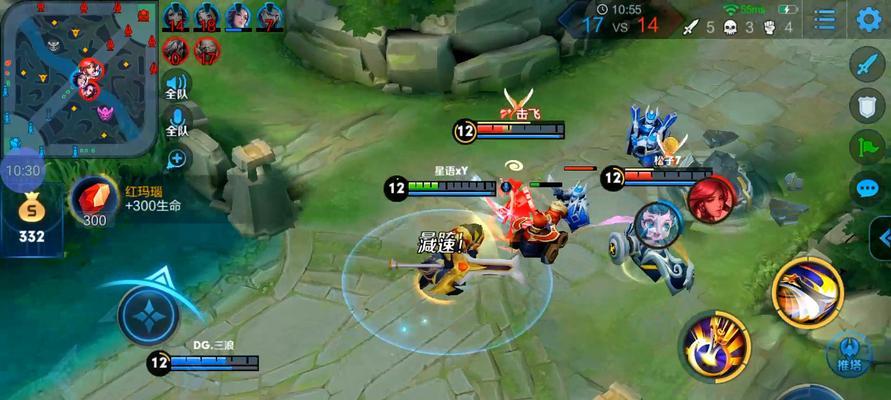Viewport: 891px width, 400px height.
Task: Lock onto the red-haired enemy portrait
Action: coord(711,199)
